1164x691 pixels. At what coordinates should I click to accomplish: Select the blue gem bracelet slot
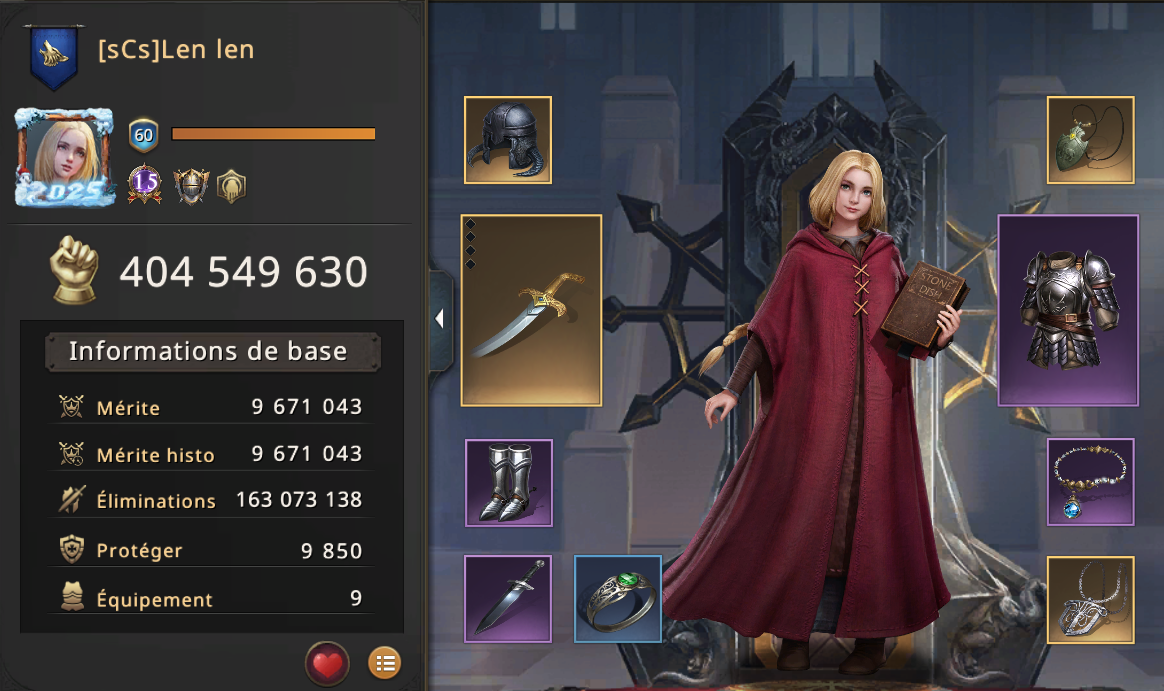tap(1090, 481)
